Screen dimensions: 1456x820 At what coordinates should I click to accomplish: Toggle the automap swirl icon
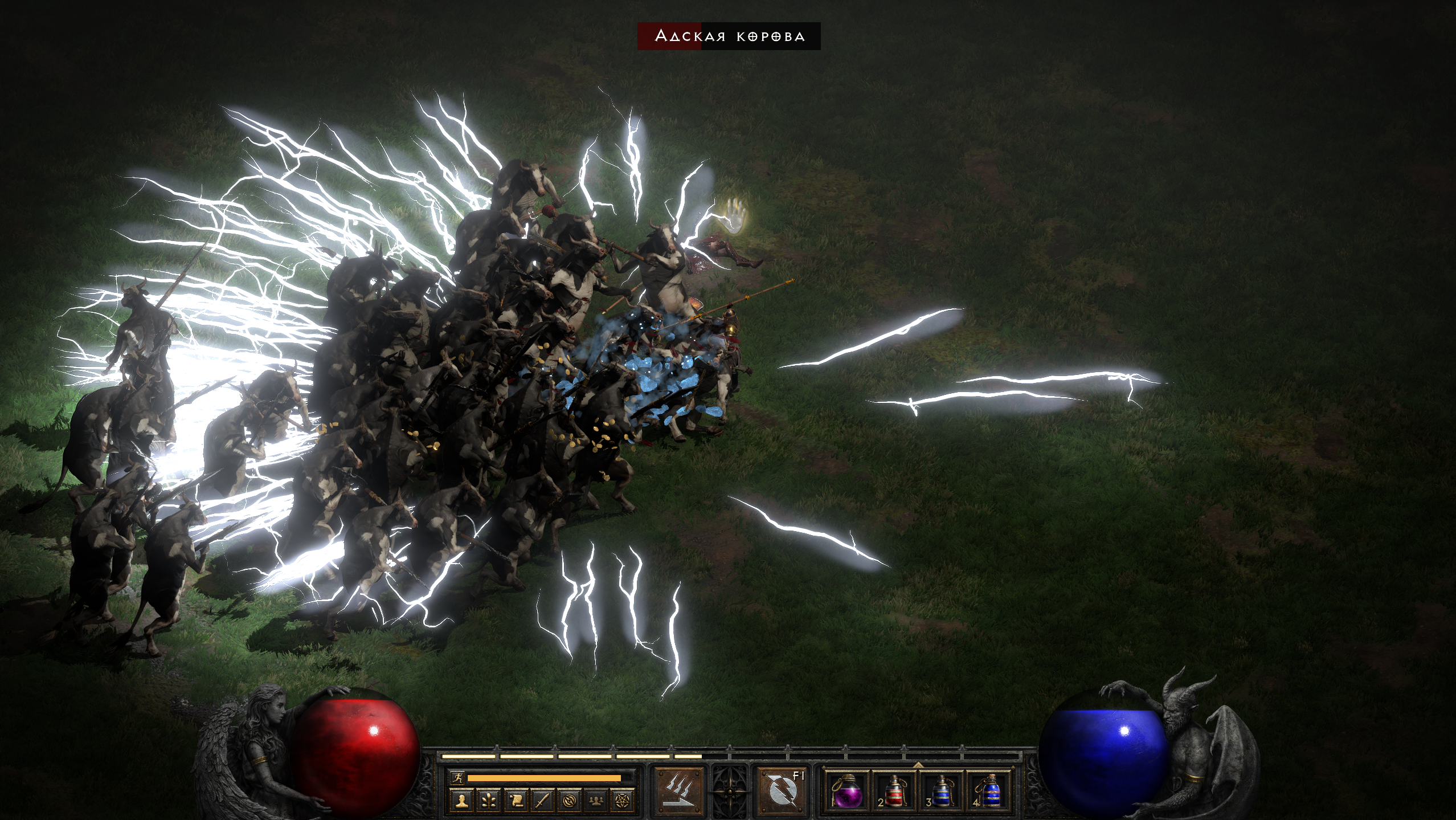[x=569, y=801]
